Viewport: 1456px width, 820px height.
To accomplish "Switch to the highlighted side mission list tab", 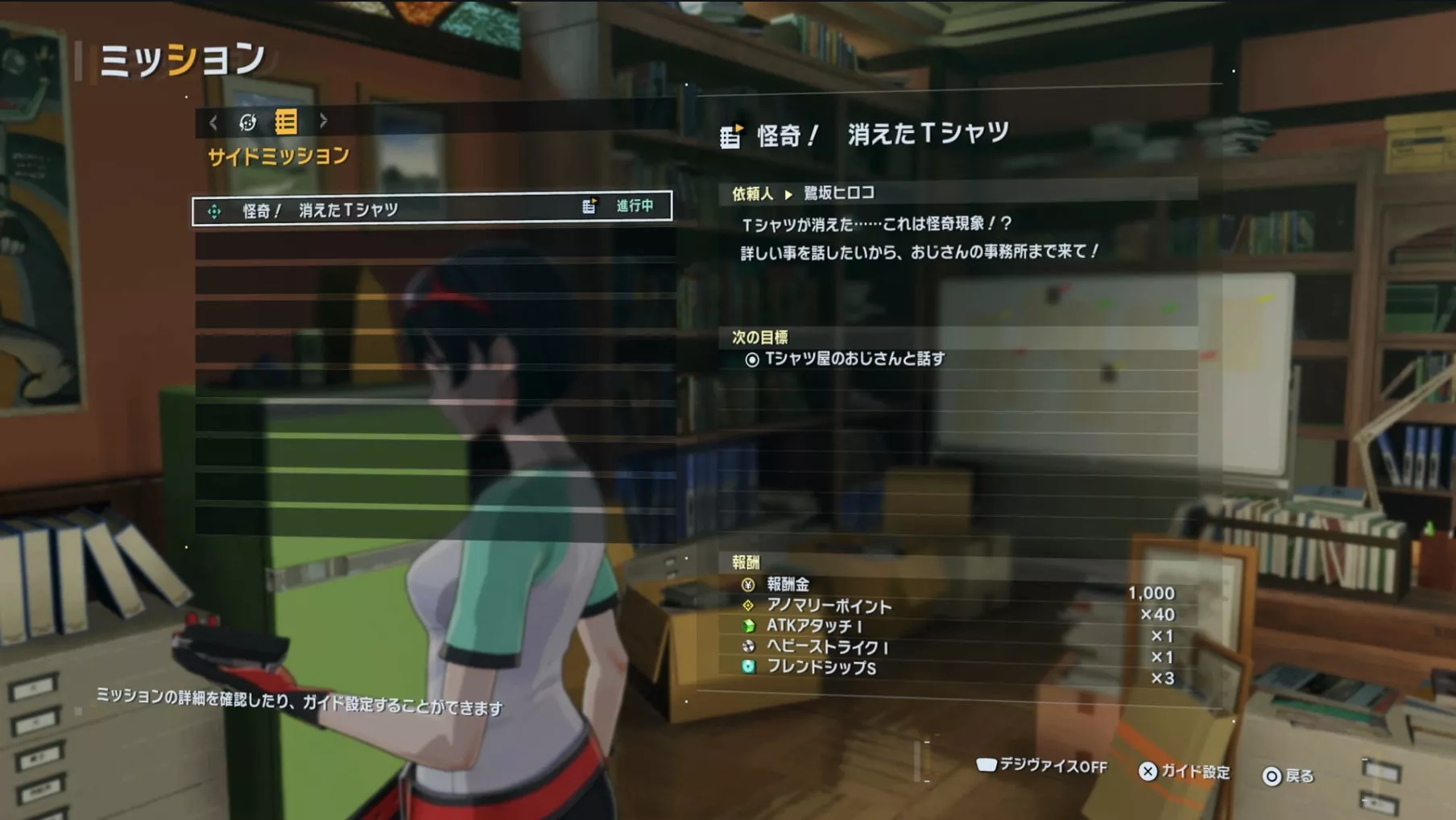I will pos(283,122).
